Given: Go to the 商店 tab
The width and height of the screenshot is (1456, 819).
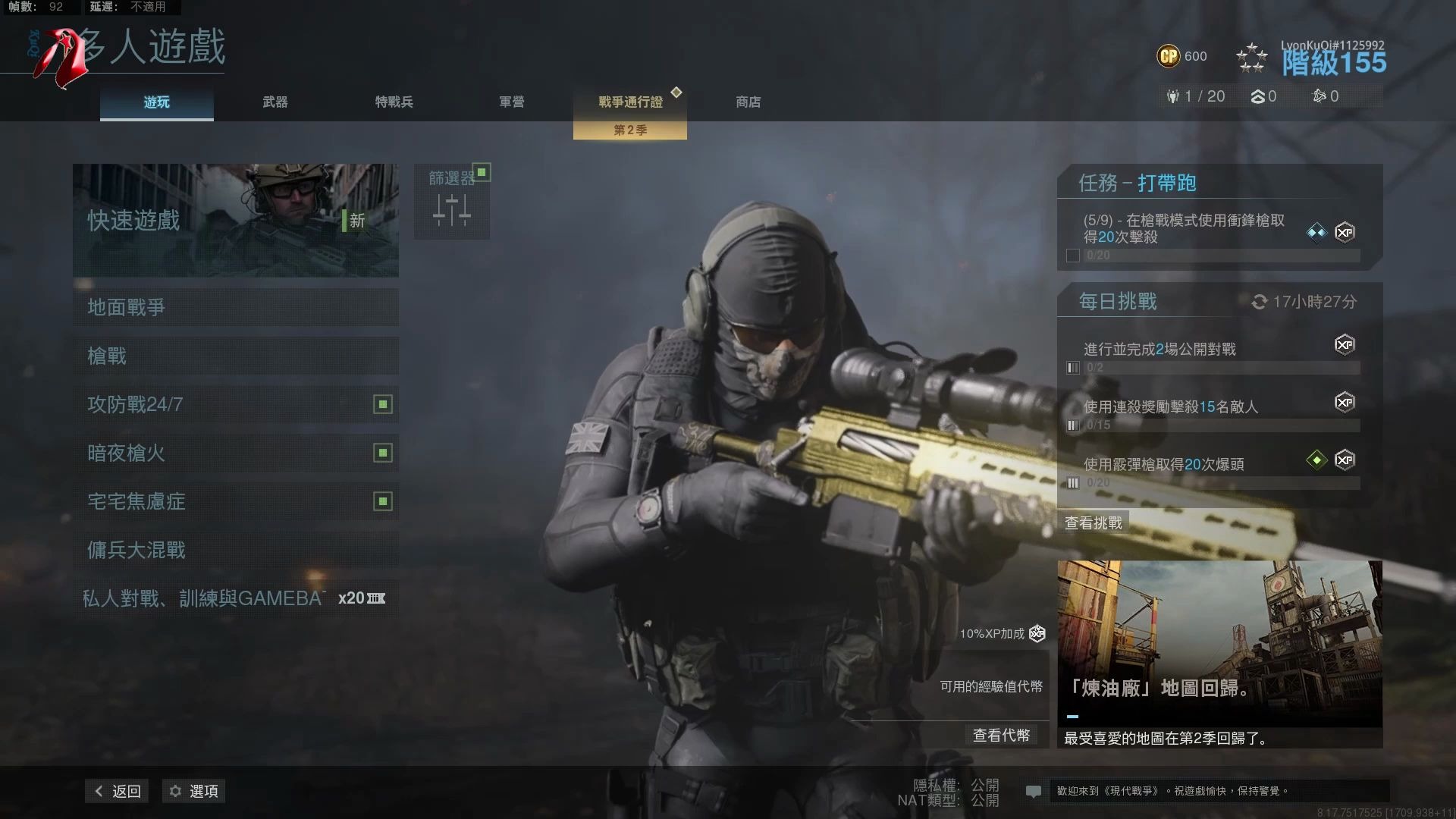Looking at the screenshot, I should point(748,102).
